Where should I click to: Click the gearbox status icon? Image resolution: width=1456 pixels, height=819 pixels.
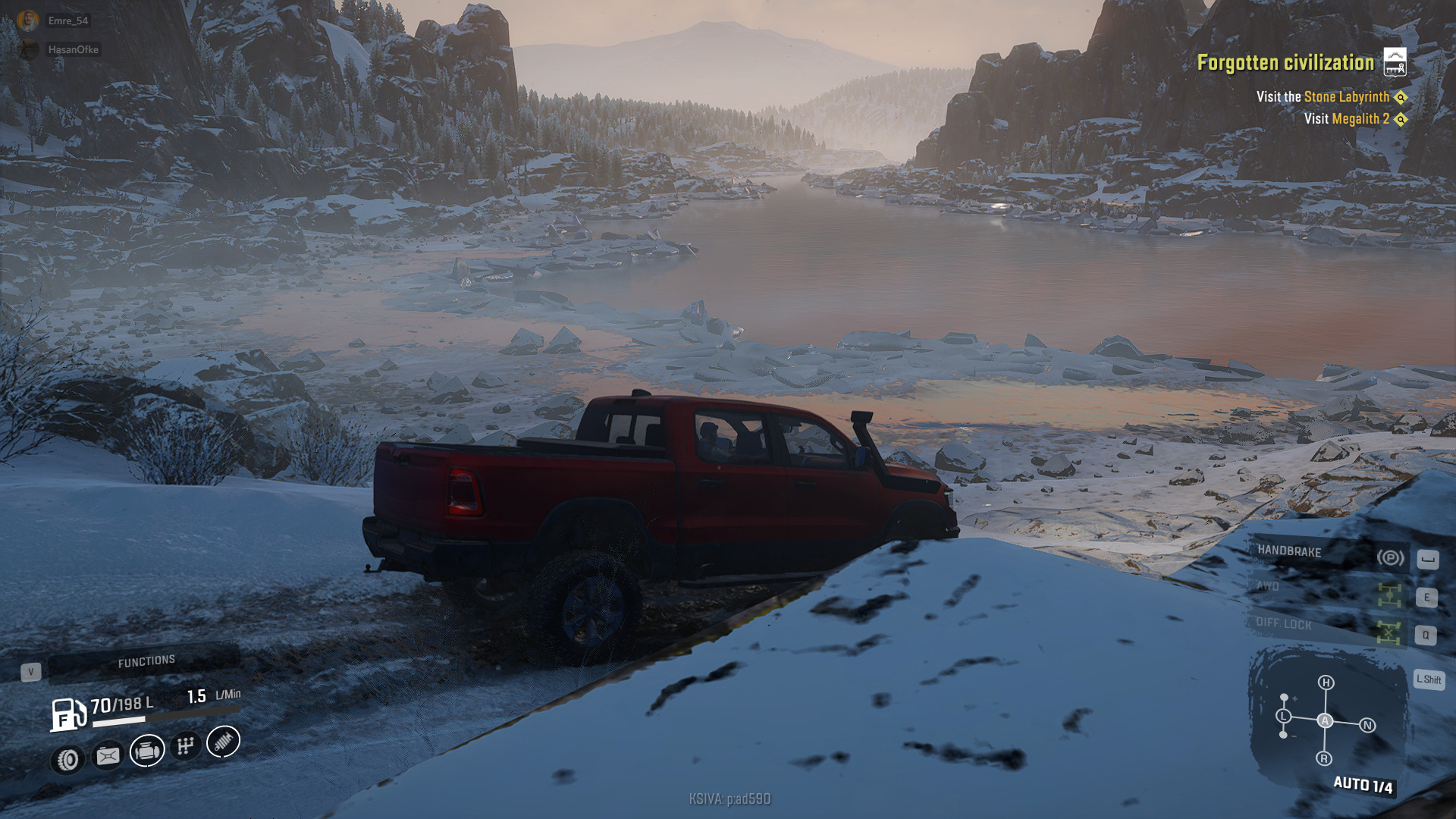185,746
